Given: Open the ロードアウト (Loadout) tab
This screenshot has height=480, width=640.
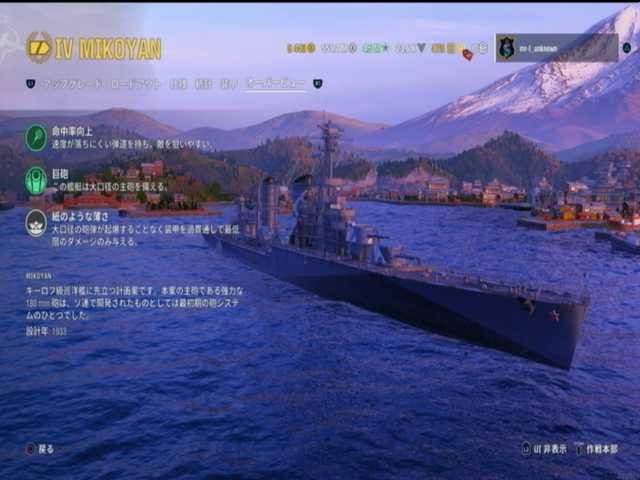Looking at the screenshot, I should 135,84.
